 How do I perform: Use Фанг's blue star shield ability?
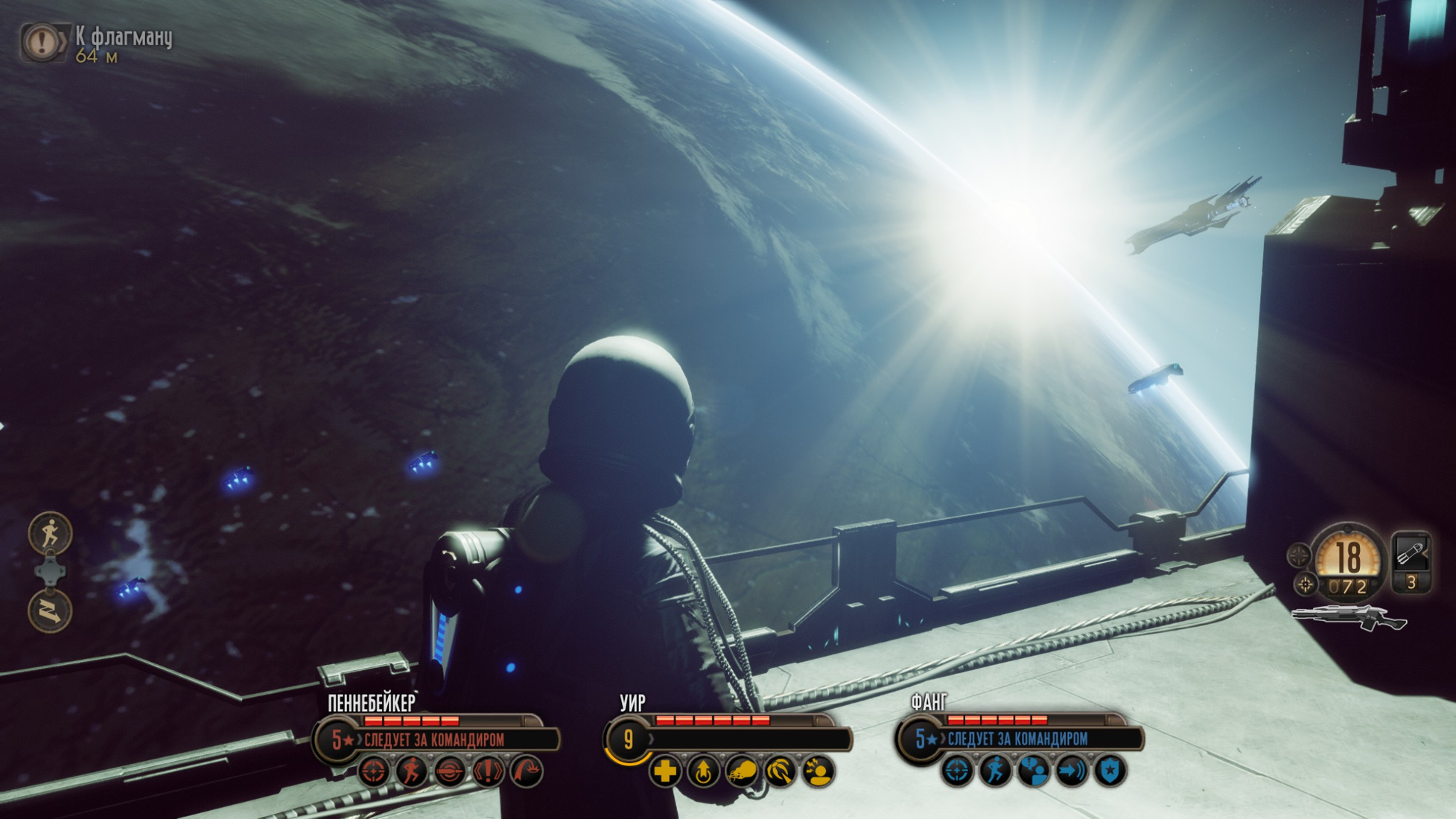click(x=1110, y=771)
